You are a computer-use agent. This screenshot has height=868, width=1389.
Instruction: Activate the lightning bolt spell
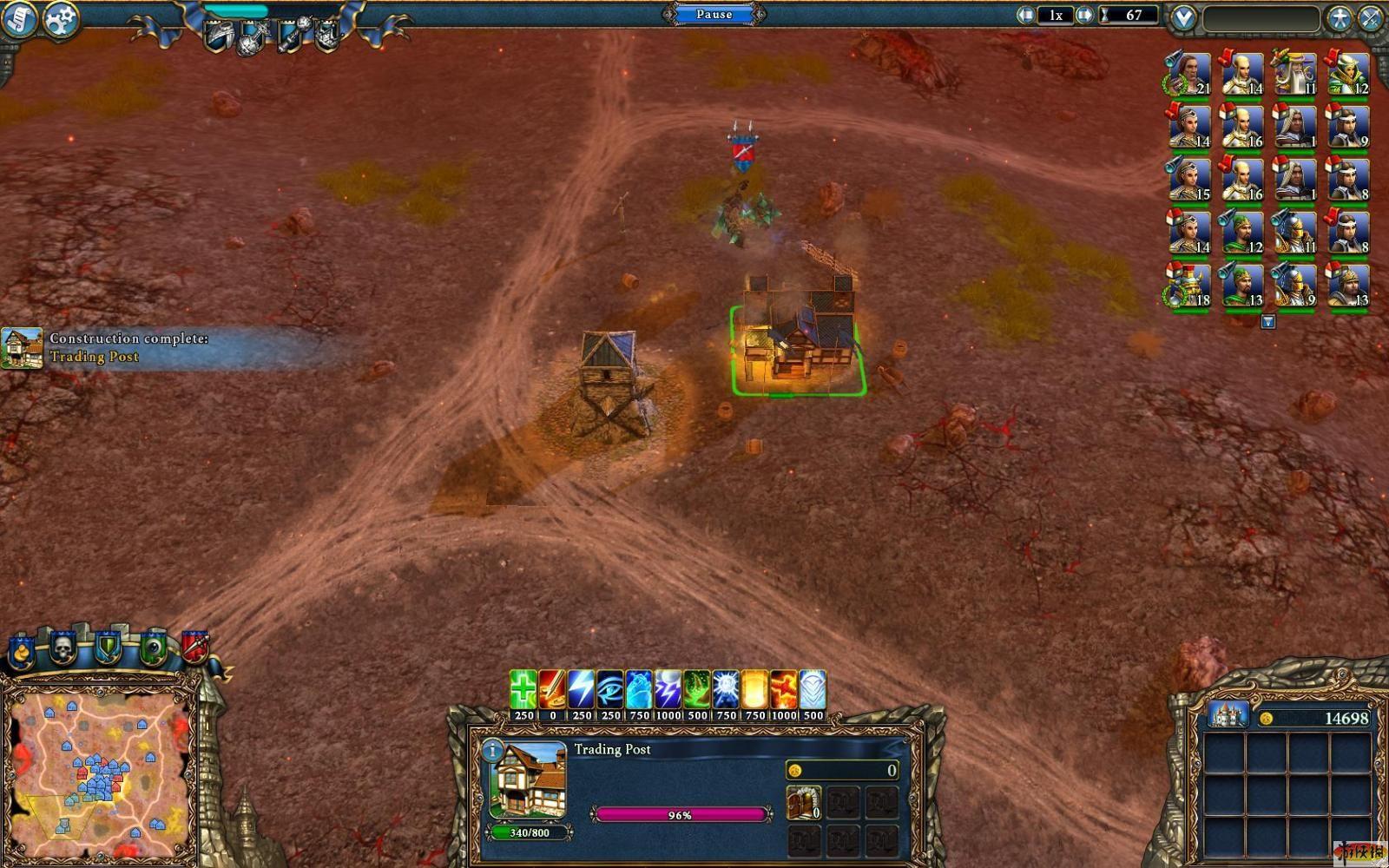point(581,690)
